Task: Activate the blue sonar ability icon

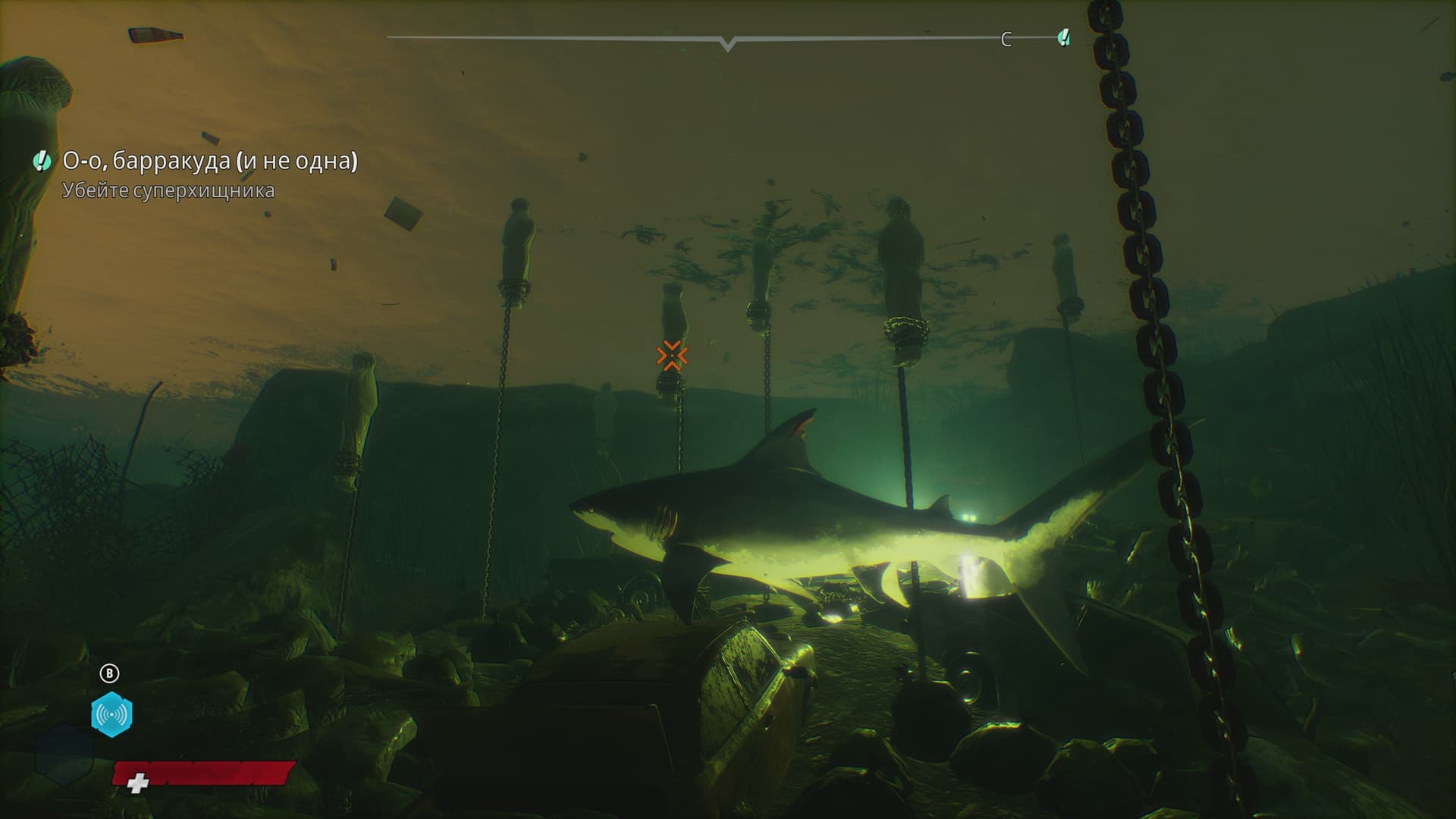Action: (111, 714)
